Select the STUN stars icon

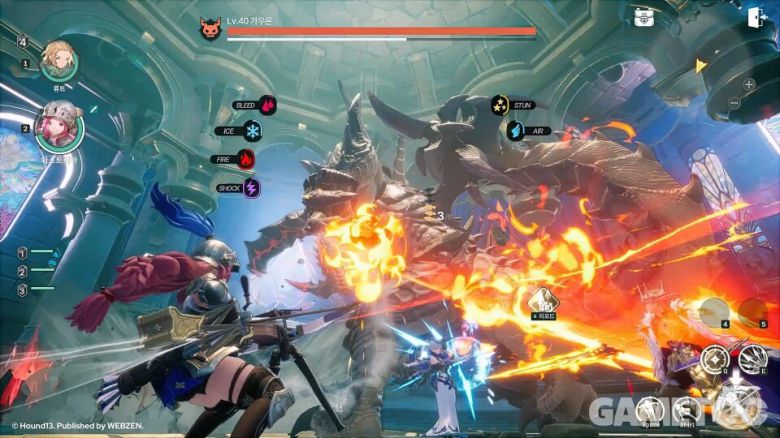(499, 103)
